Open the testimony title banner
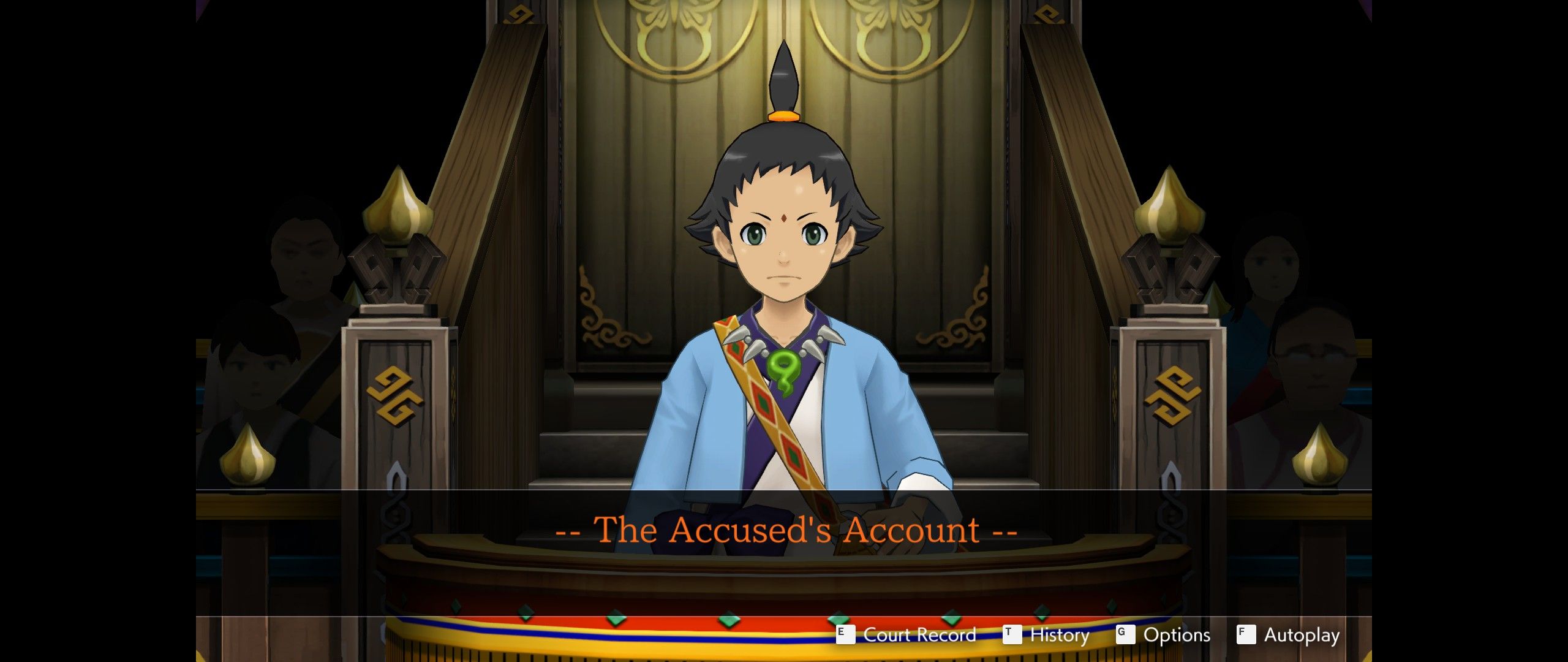Screen dimensions: 1568x662 coord(784,530)
